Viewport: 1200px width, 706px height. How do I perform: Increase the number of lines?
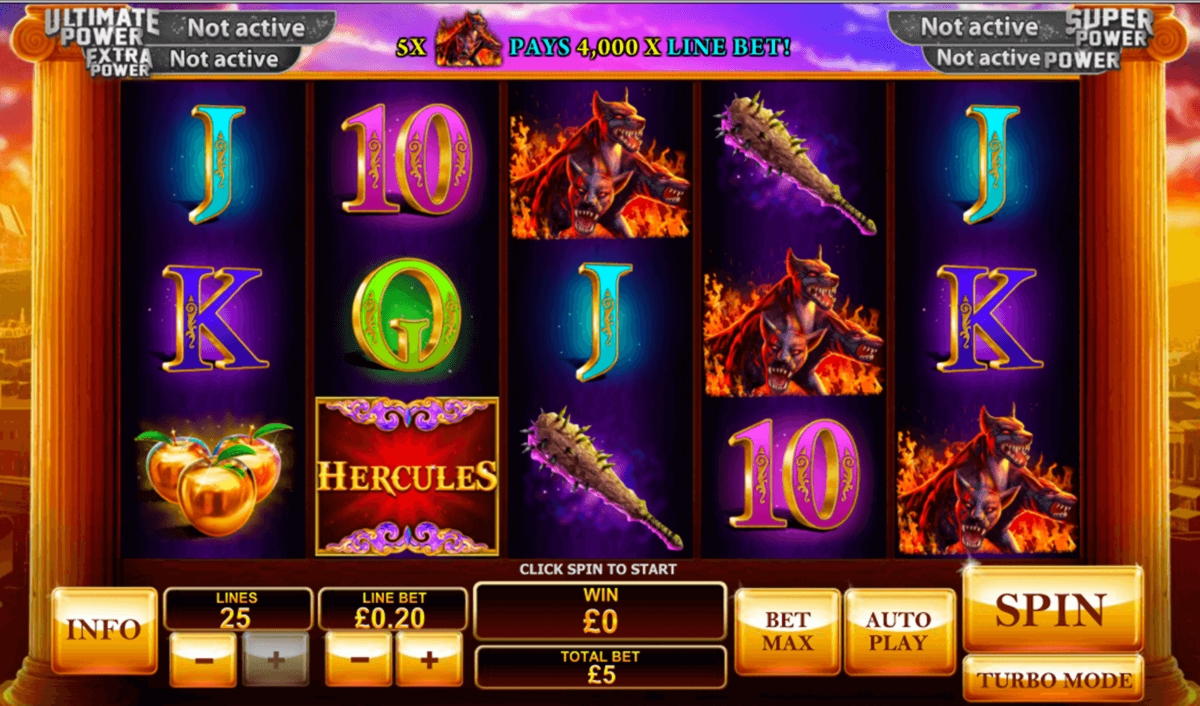275,660
